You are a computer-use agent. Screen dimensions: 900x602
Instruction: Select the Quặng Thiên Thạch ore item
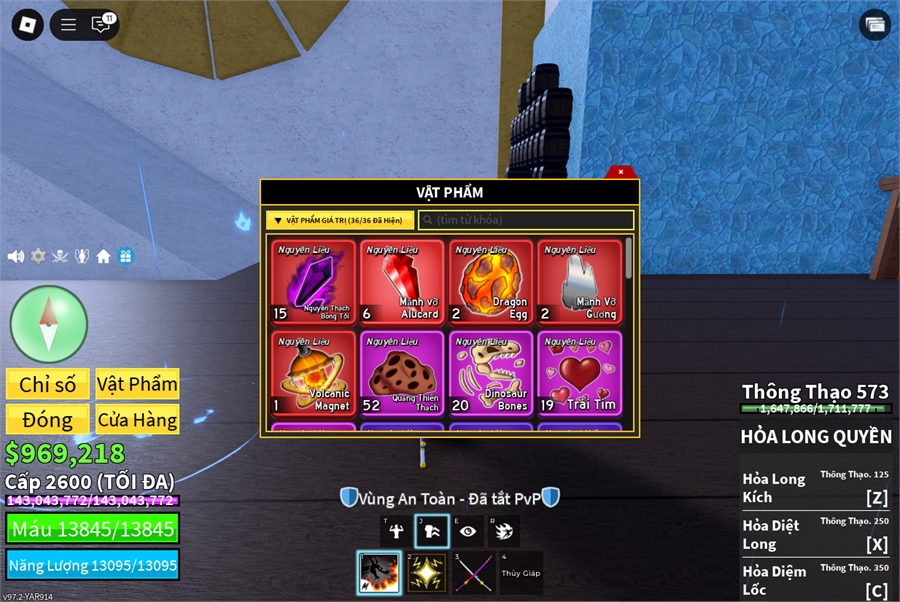coord(402,372)
